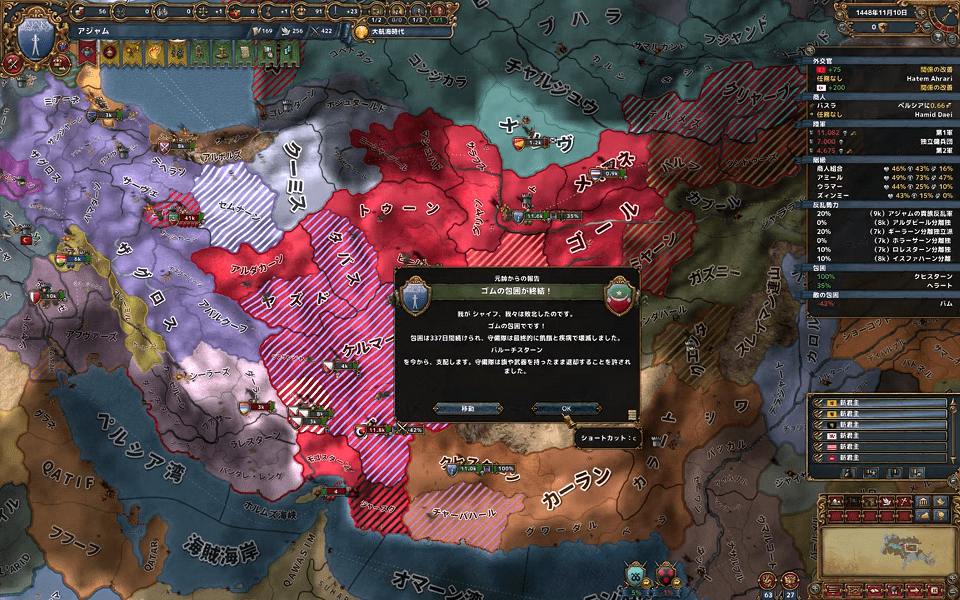Screen dimensions: 960x600
Task: Open the ケビスターン siege entry in the outliner
Action: (880, 275)
